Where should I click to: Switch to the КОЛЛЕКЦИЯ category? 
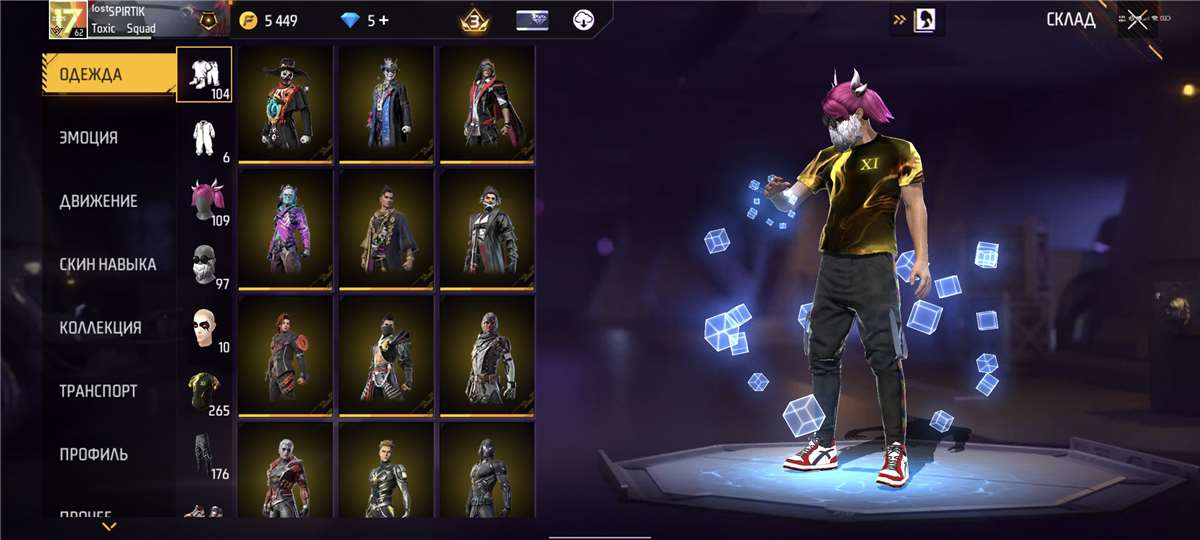100,327
